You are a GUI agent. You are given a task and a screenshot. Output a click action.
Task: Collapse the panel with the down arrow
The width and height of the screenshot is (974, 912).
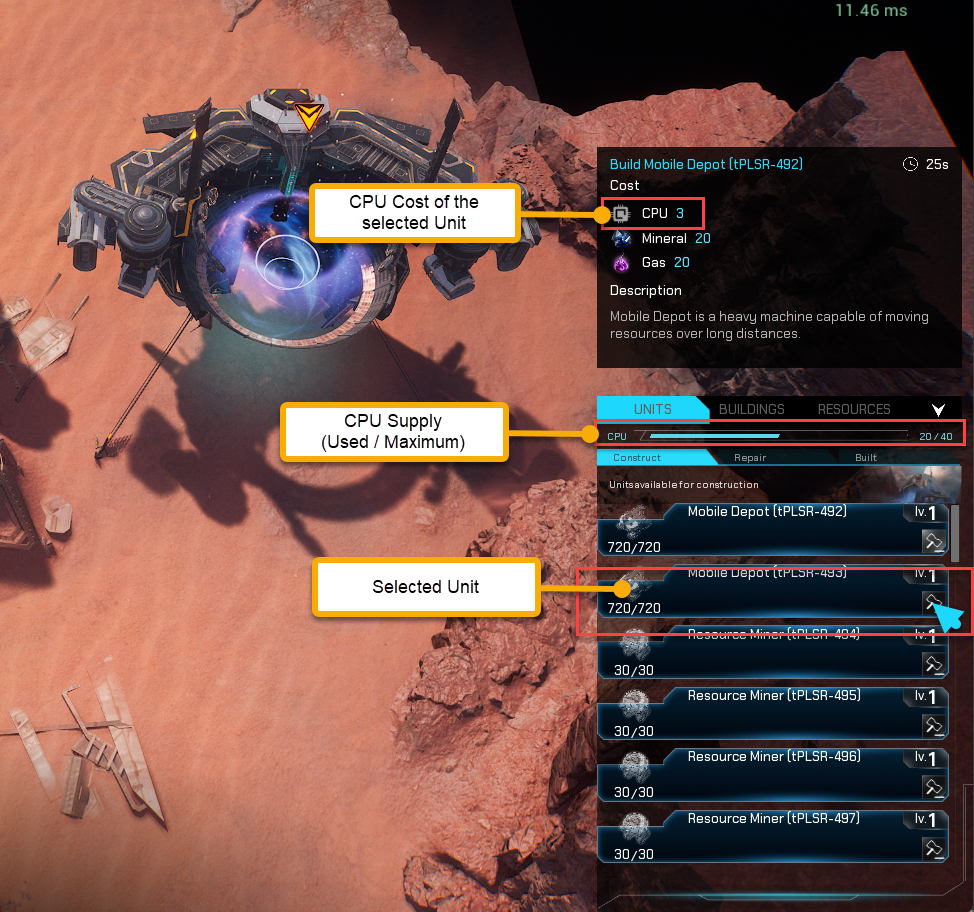[x=938, y=410]
